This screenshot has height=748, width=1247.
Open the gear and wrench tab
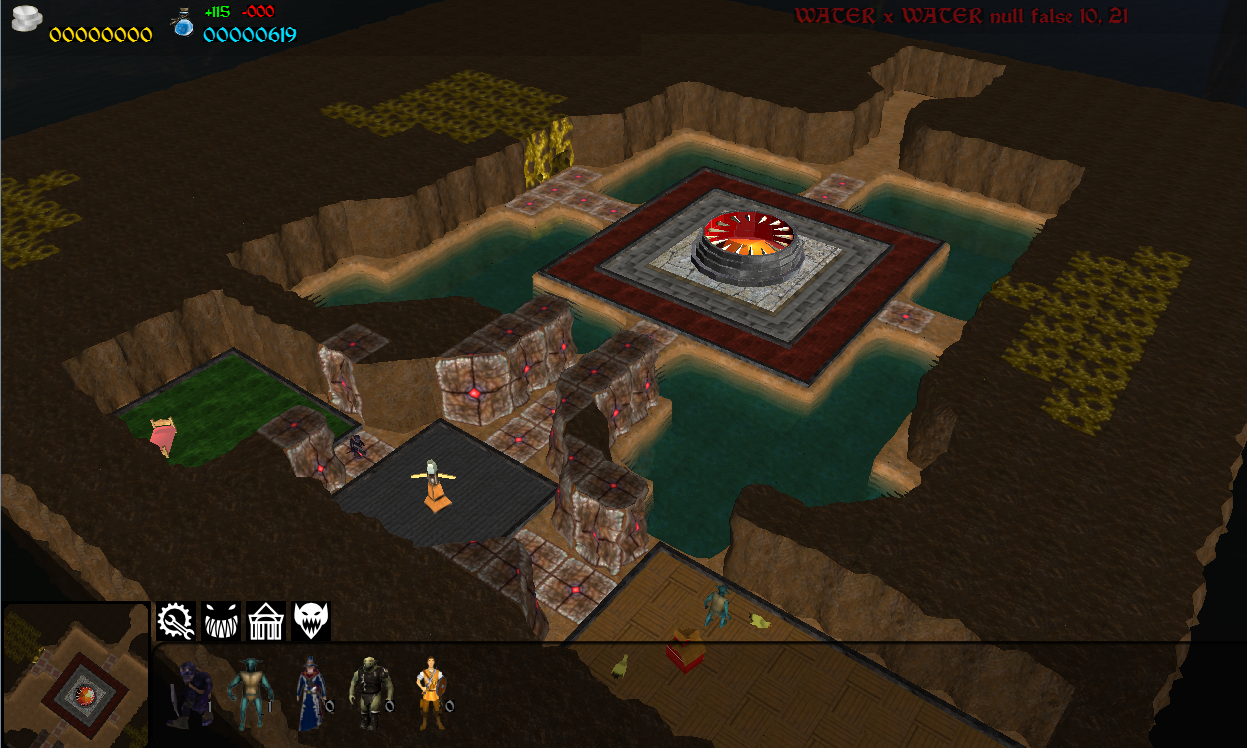[174, 621]
